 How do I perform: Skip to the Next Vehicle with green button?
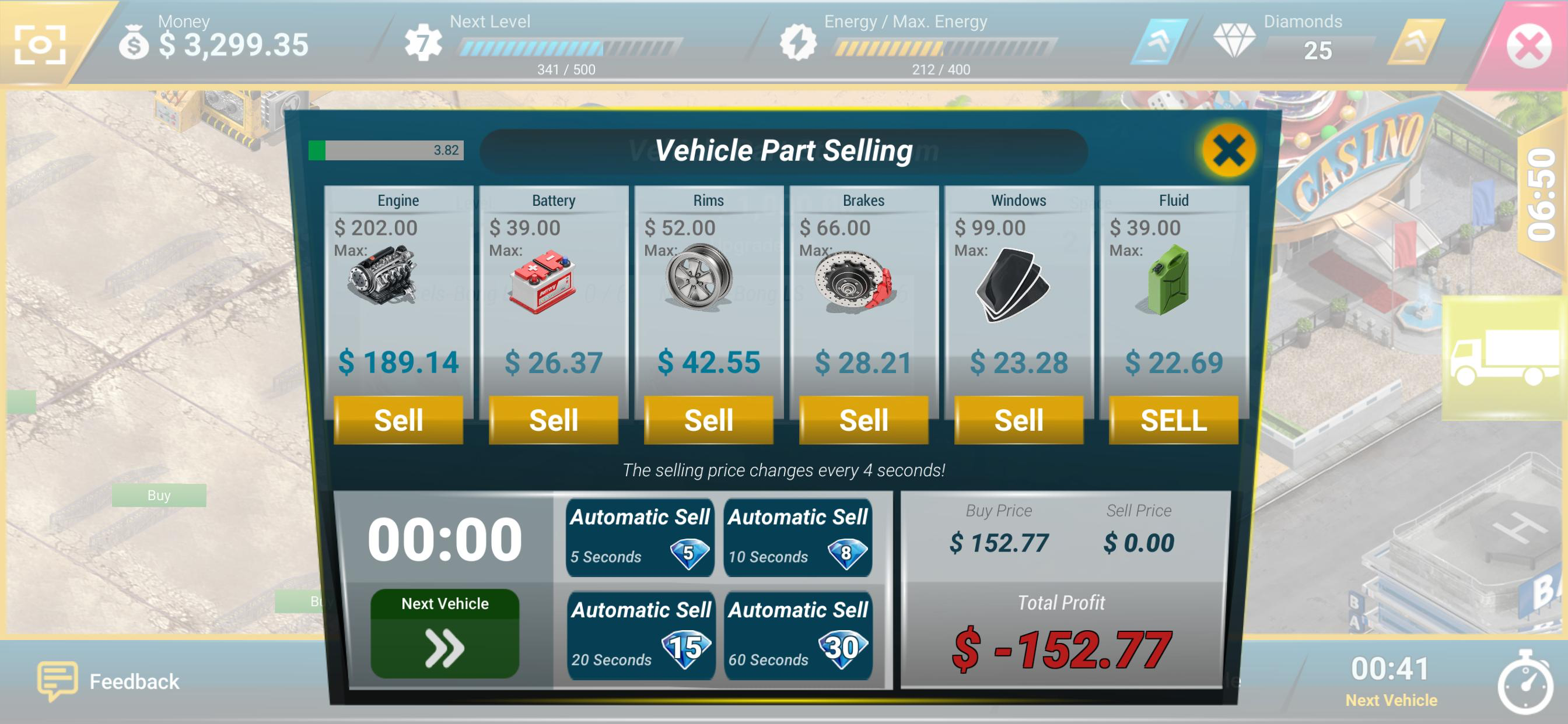(444, 633)
